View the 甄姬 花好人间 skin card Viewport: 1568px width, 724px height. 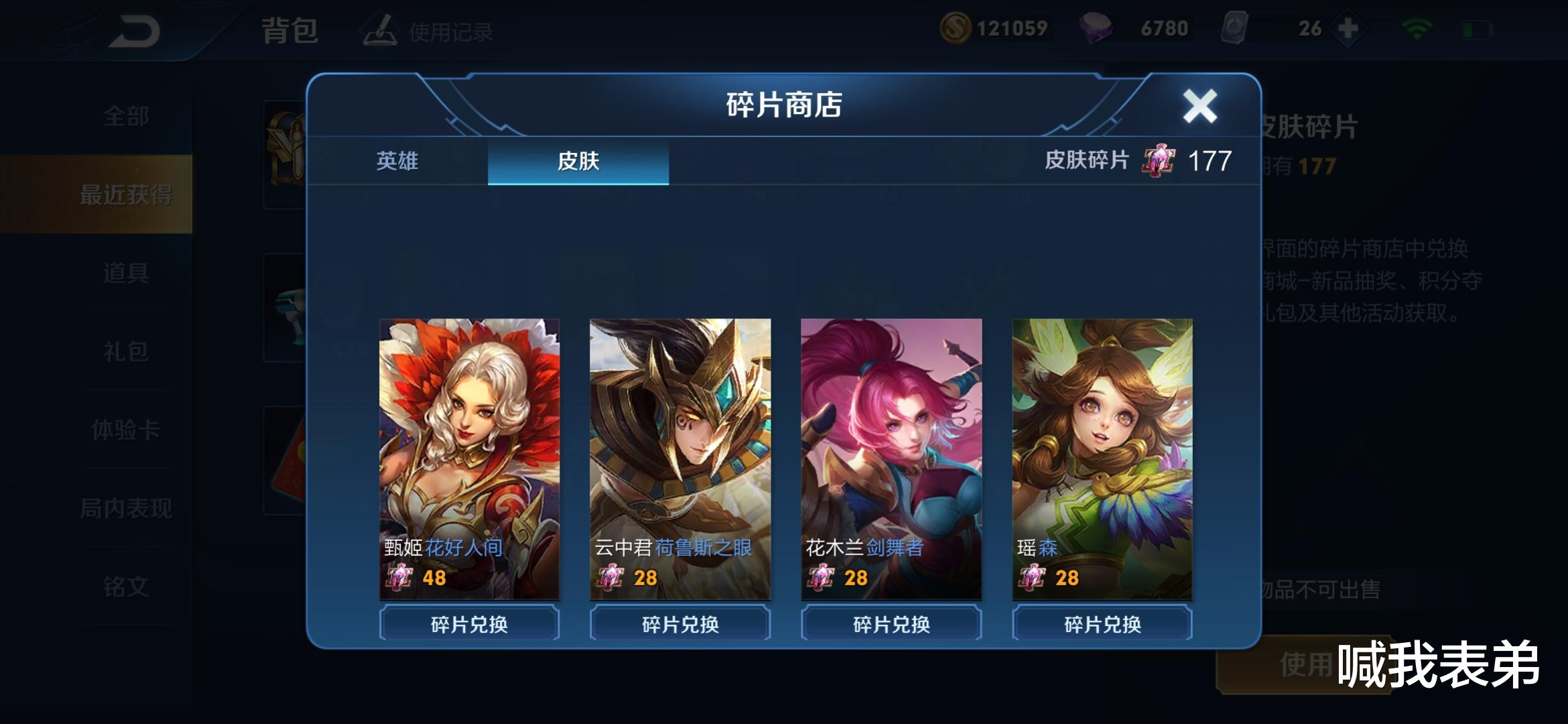[x=469, y=456]
